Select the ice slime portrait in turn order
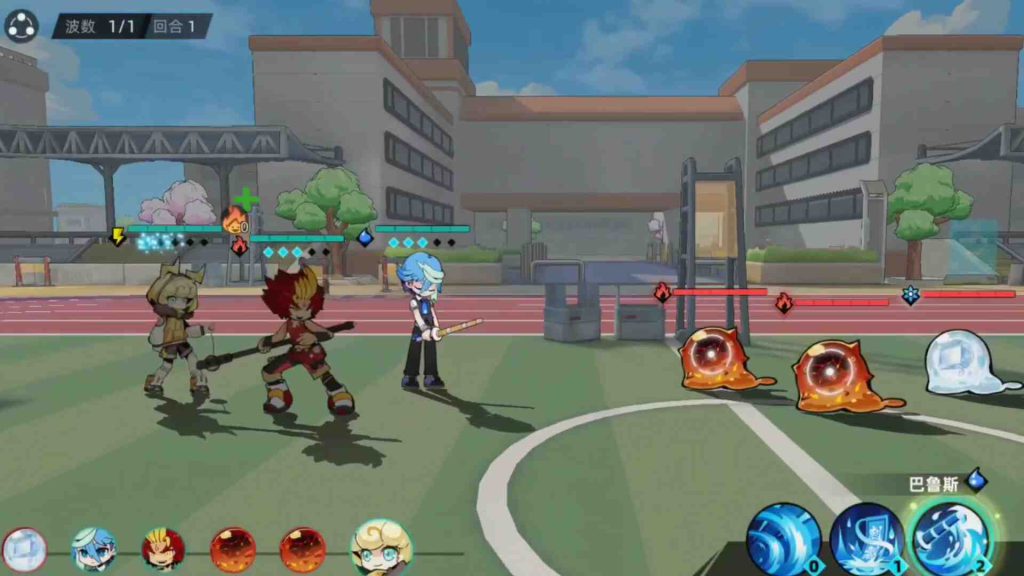The width and height of the screenshot is (1024, 576). click(23, 549)
